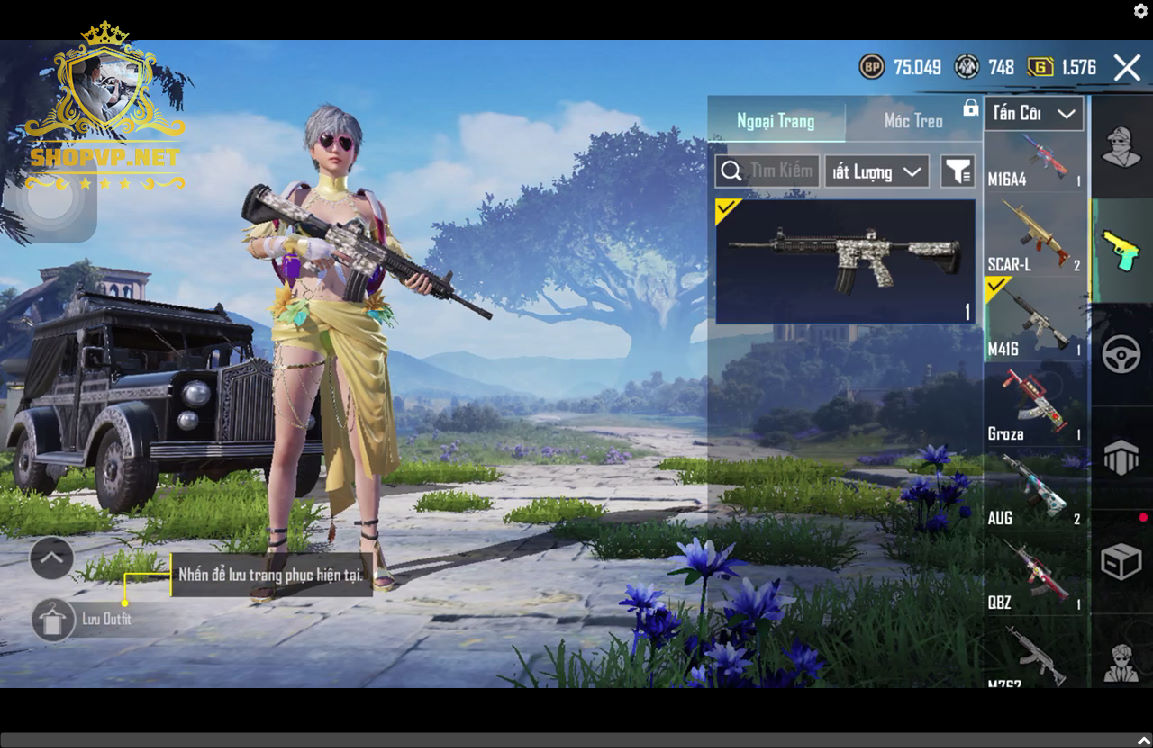The image size is (1153, 748).
Task: Click the round up-arrow button above Lưu Outfit
Action: click(x=52, y=558)
